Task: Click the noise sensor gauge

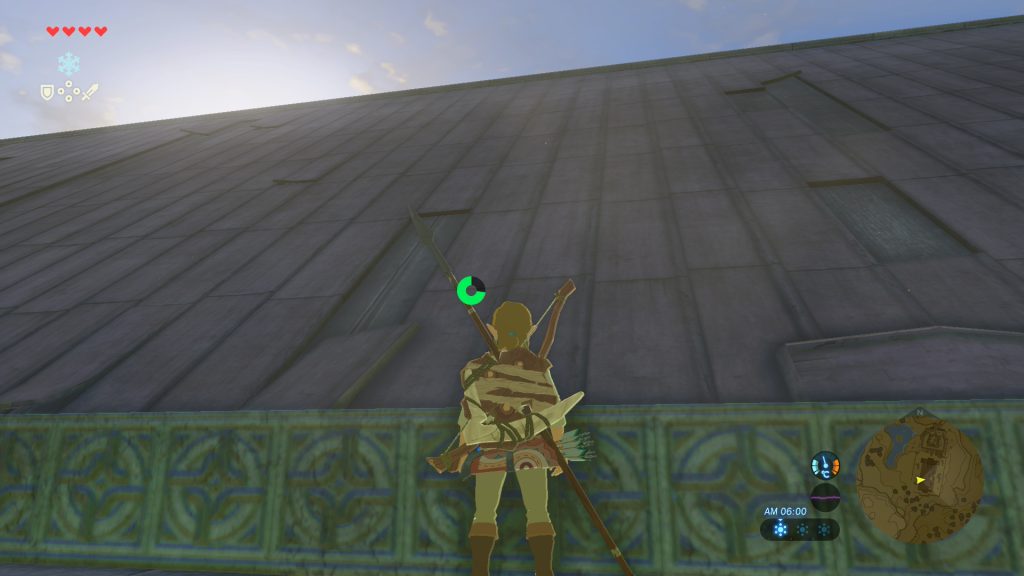Action: 825,497
